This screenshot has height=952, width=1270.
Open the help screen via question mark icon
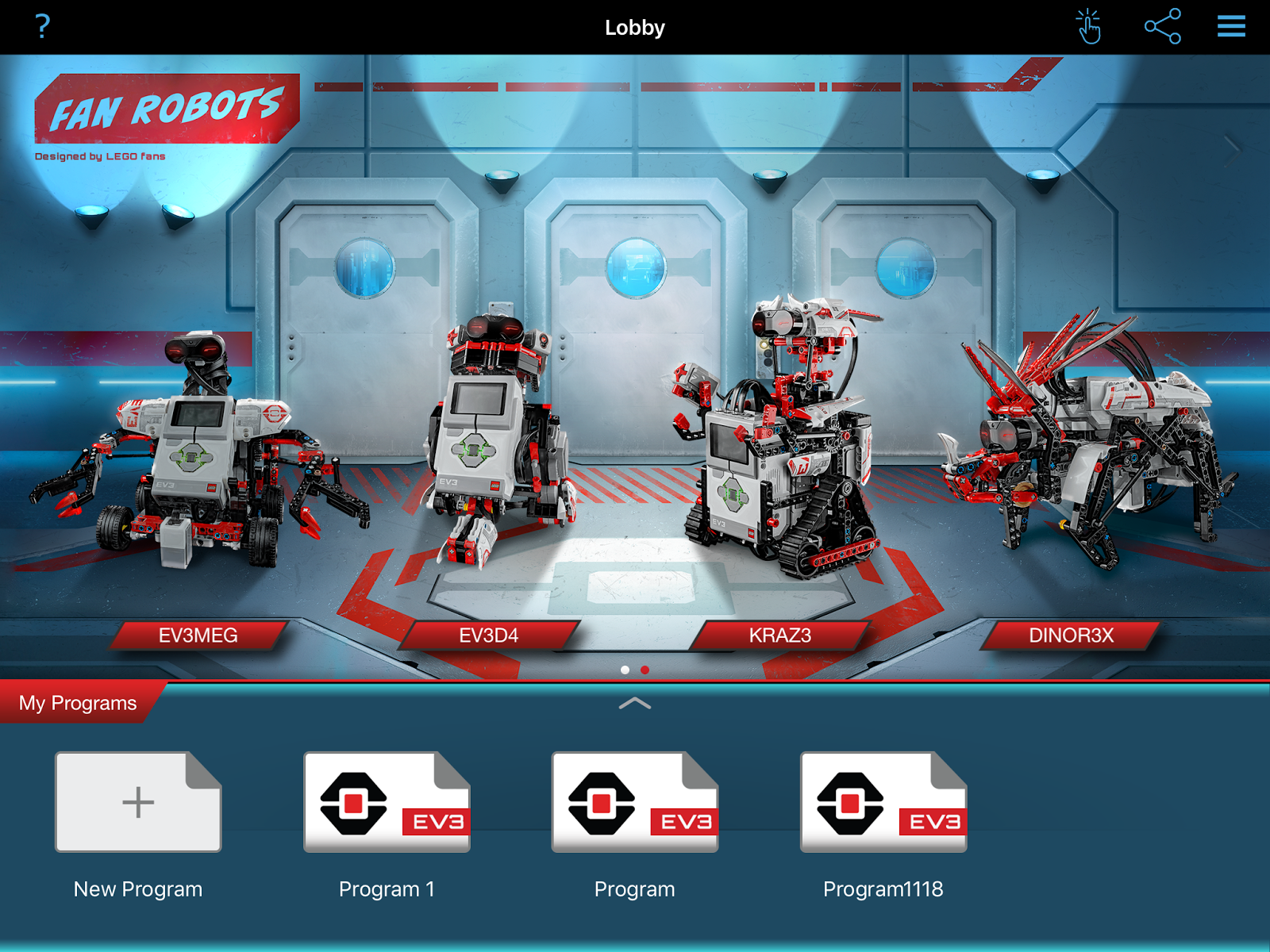[x=41, y=26]
